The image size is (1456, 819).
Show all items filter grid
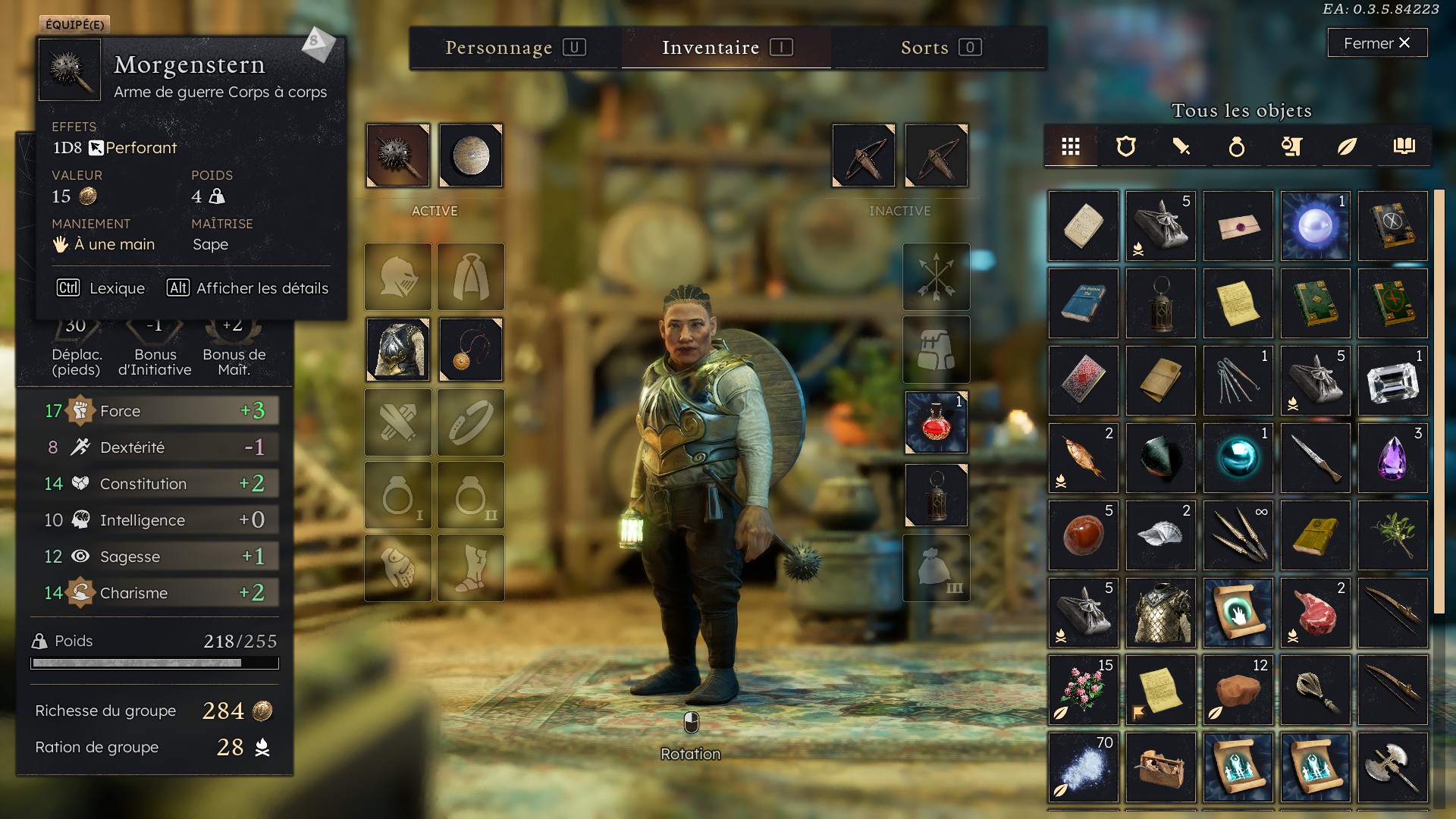pyautogui.click(x=1070, y=146)
